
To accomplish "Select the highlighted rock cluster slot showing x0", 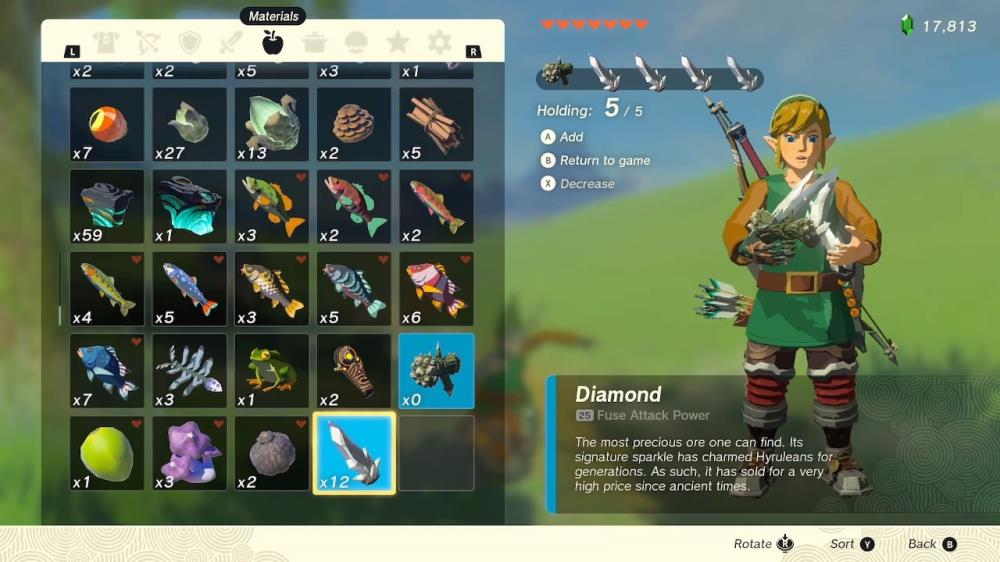I will click(x=436, y=371).
